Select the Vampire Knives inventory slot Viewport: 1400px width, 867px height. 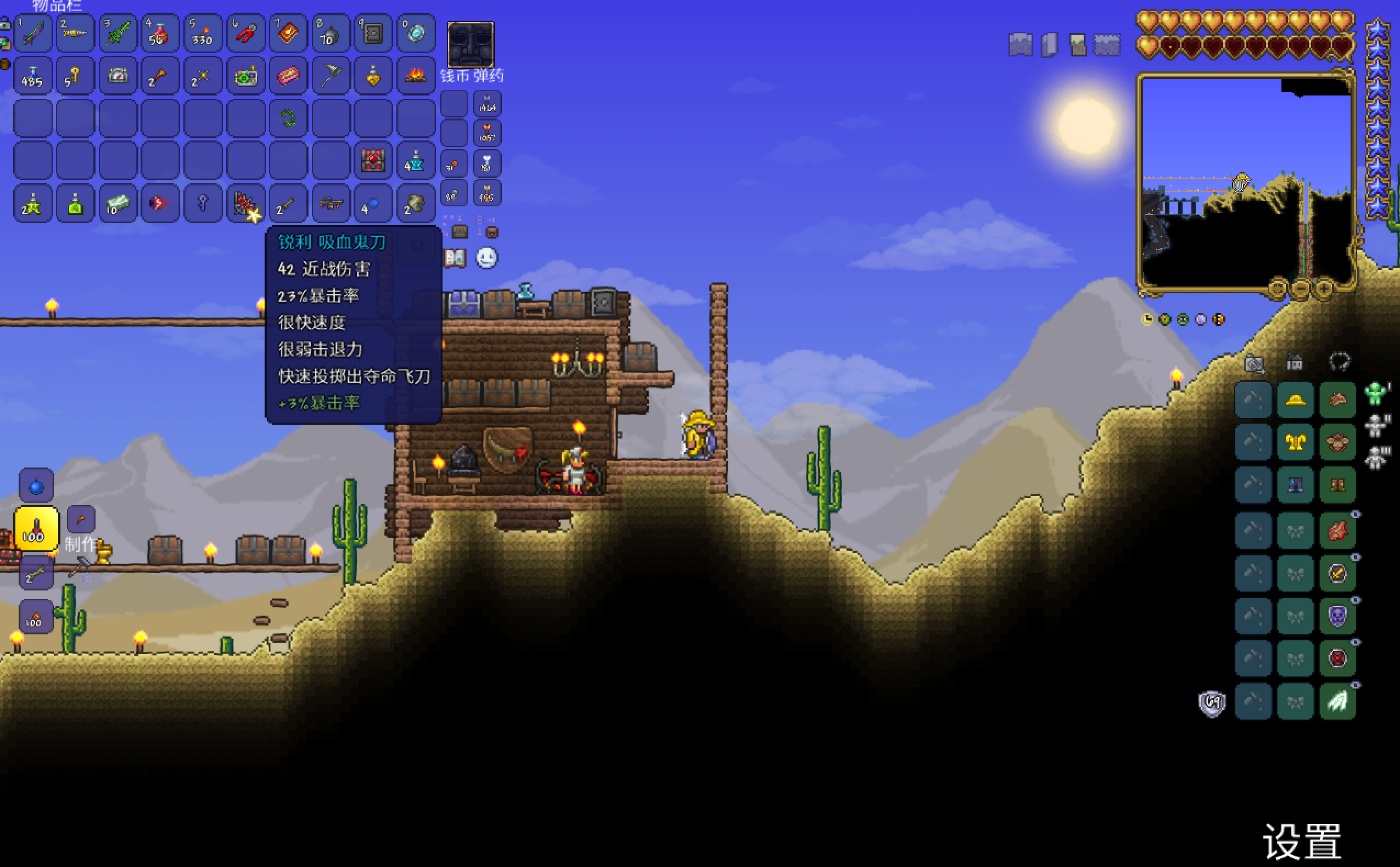coord(245,203)
